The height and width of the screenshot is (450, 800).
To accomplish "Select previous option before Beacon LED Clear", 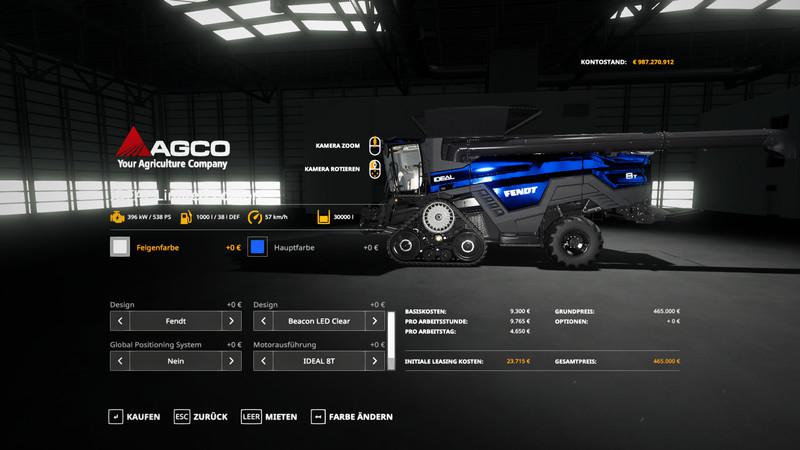I will tap(264, 321).
